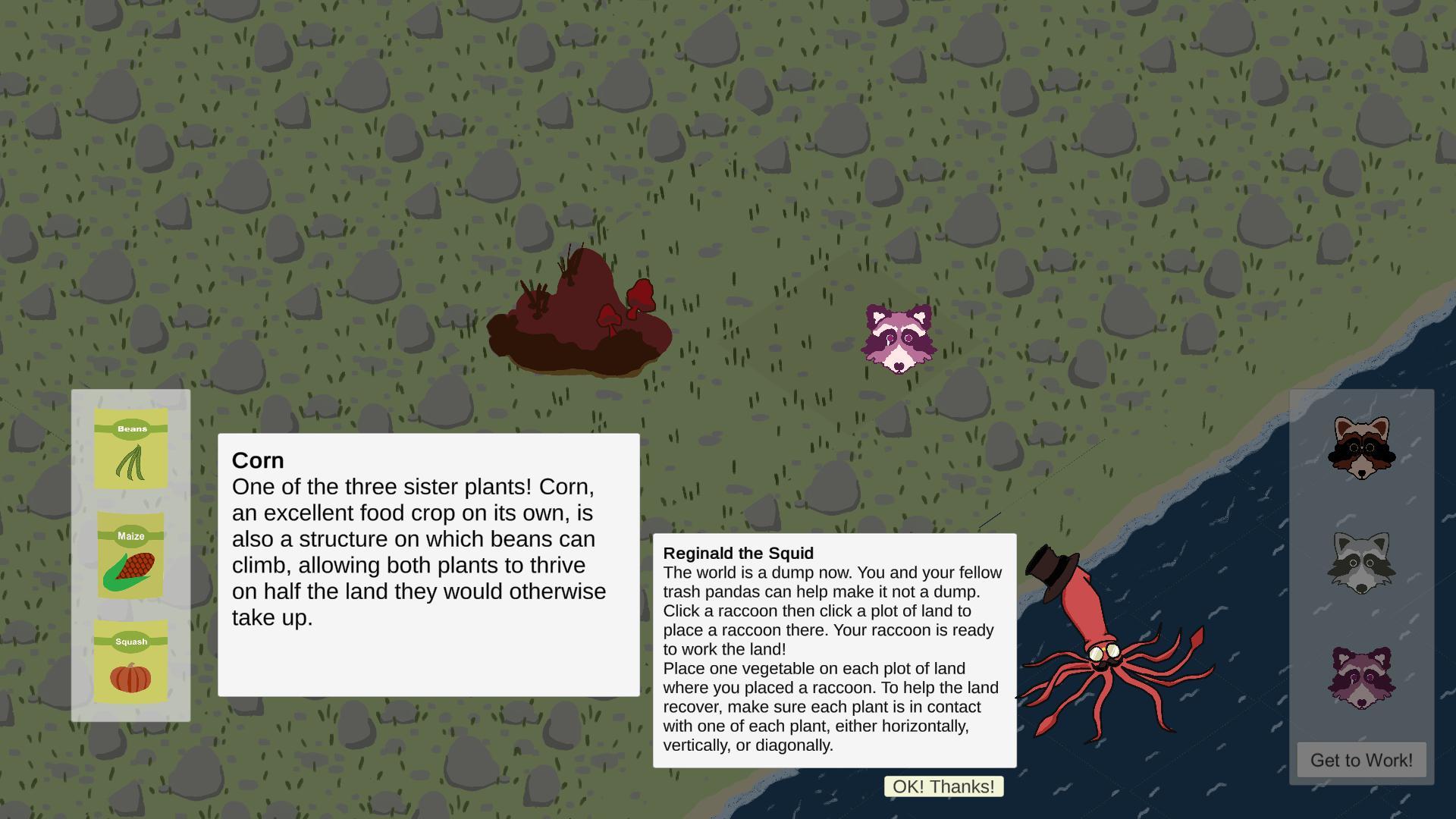Dismiss the tutorial with OK! Thanks!
Viewport: 1456px width, 819px height.
pyautogui.click(x=943, y=786)
